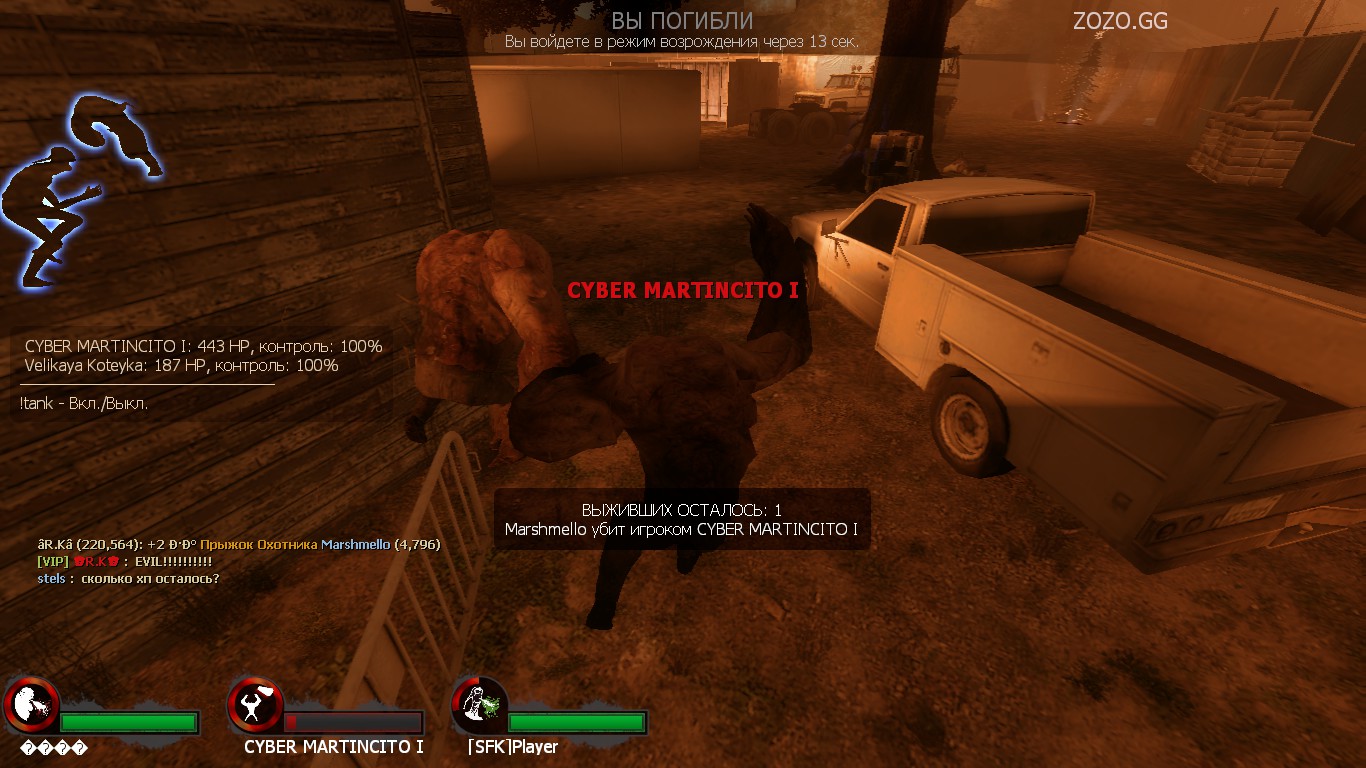Open the stels chat message
This screenshot has height=768, width=1366.
pyautogui.click(x=128, y=579)
